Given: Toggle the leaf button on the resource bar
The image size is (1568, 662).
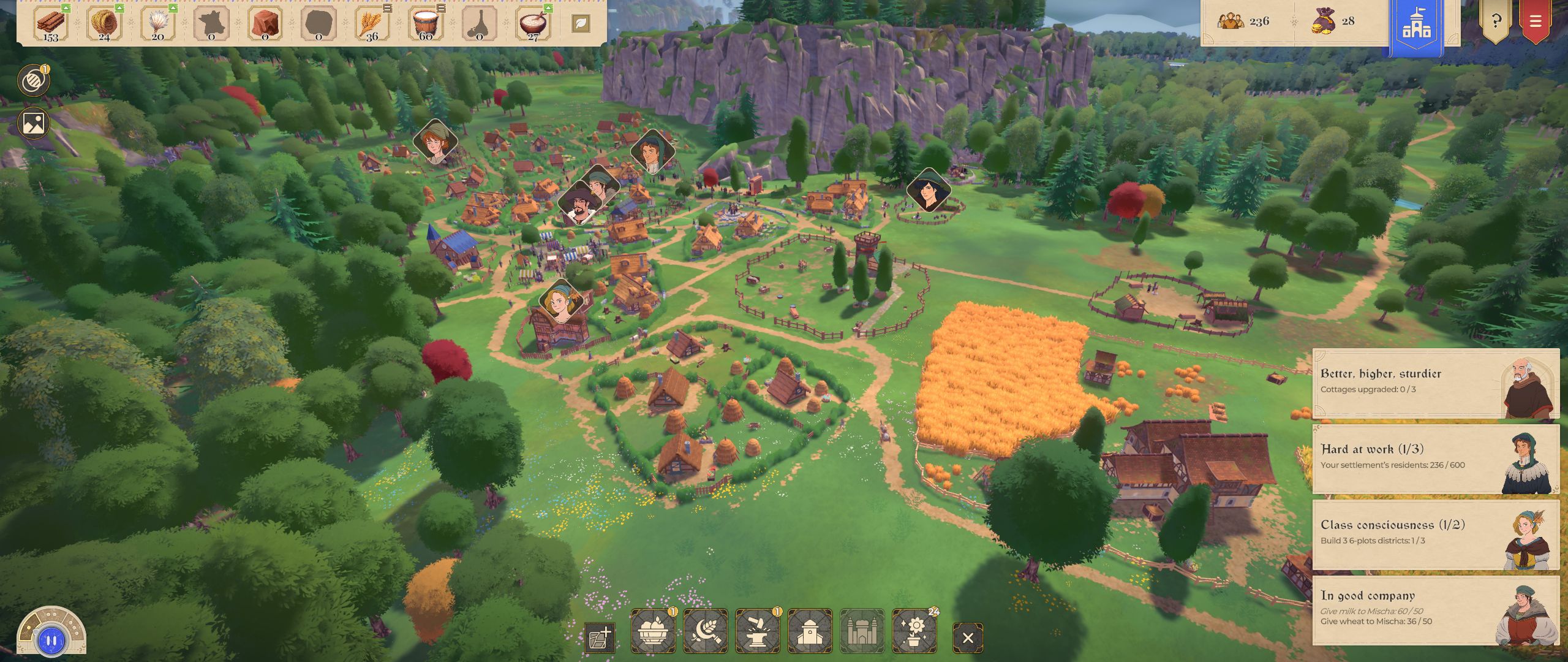Looking at the screenshot, I should click(x=581, y=24).
